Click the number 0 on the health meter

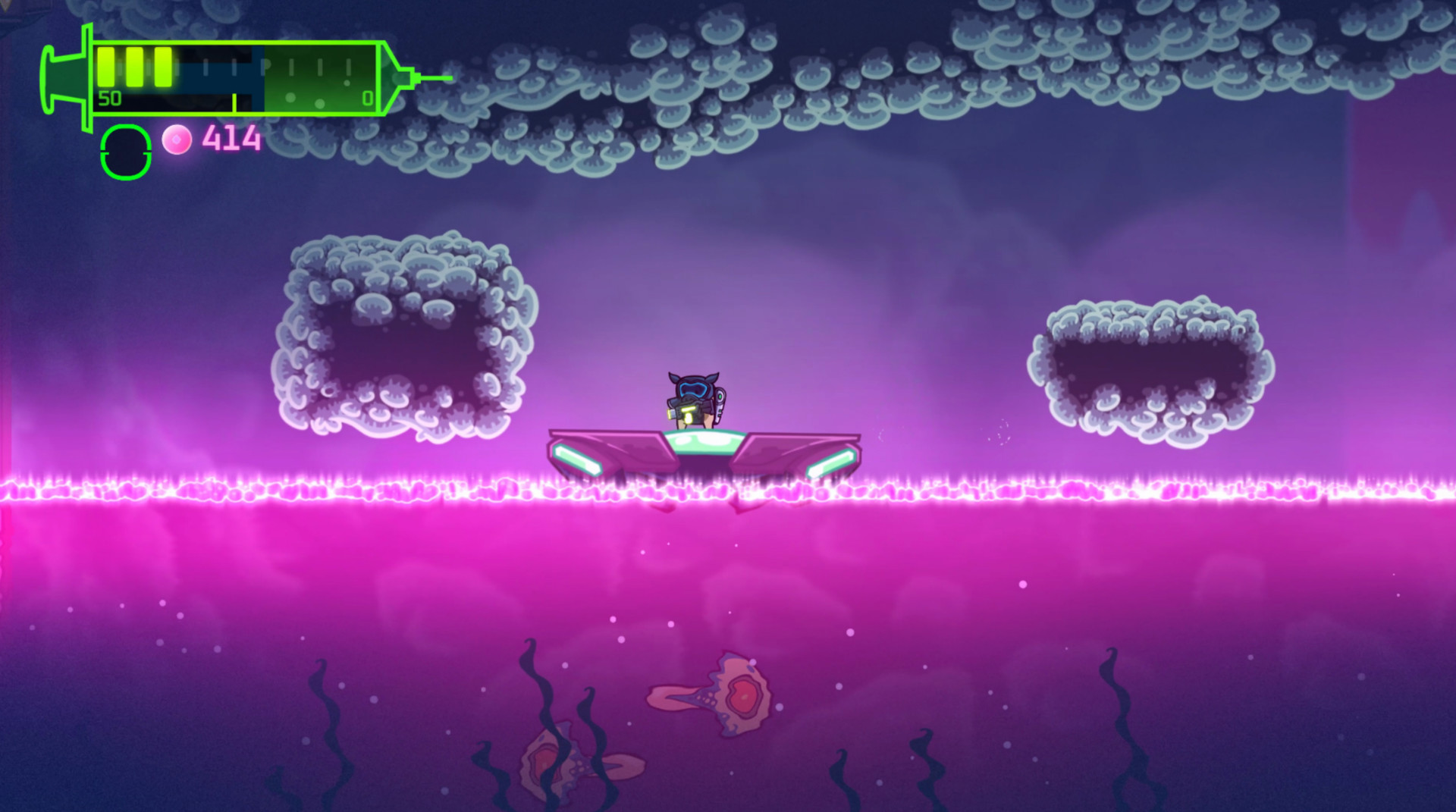click(367, 97)
